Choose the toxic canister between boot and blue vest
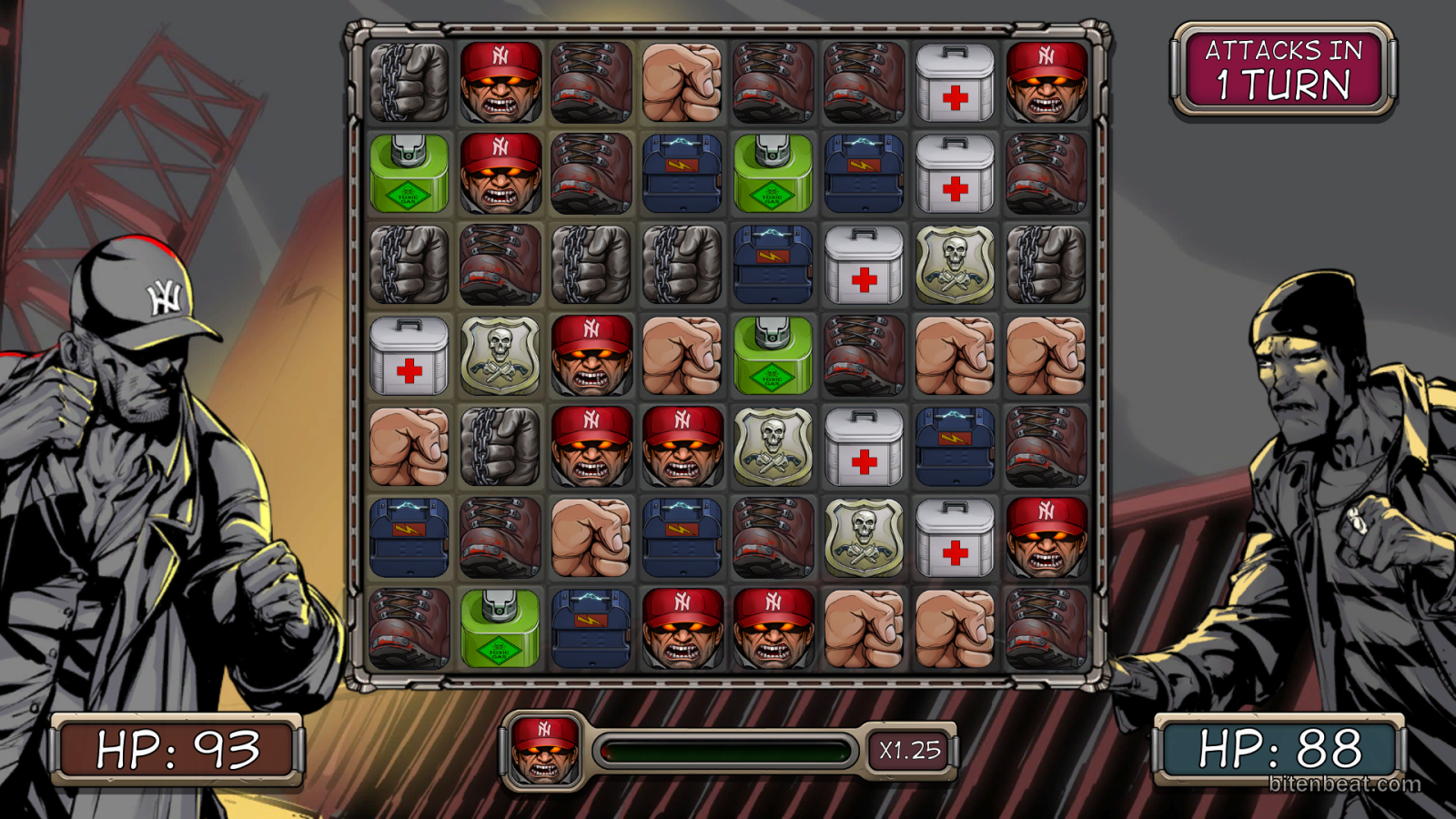 click(x=500, y=629)
